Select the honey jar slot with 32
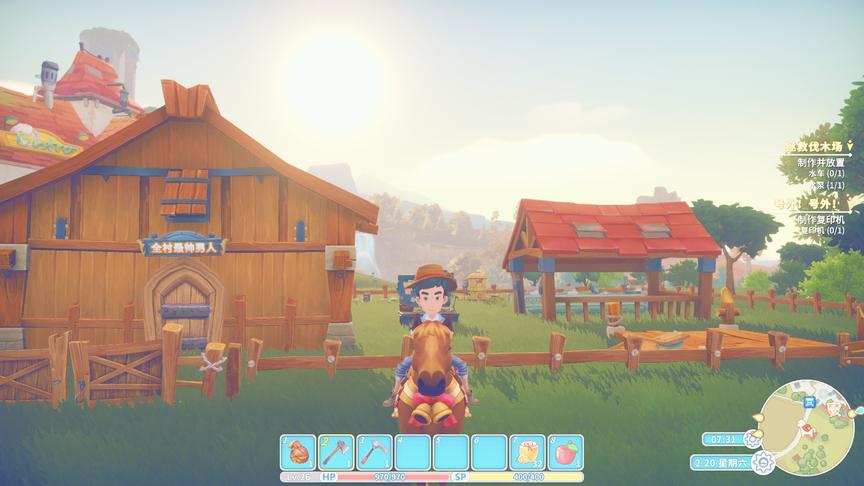 (527, 452)
